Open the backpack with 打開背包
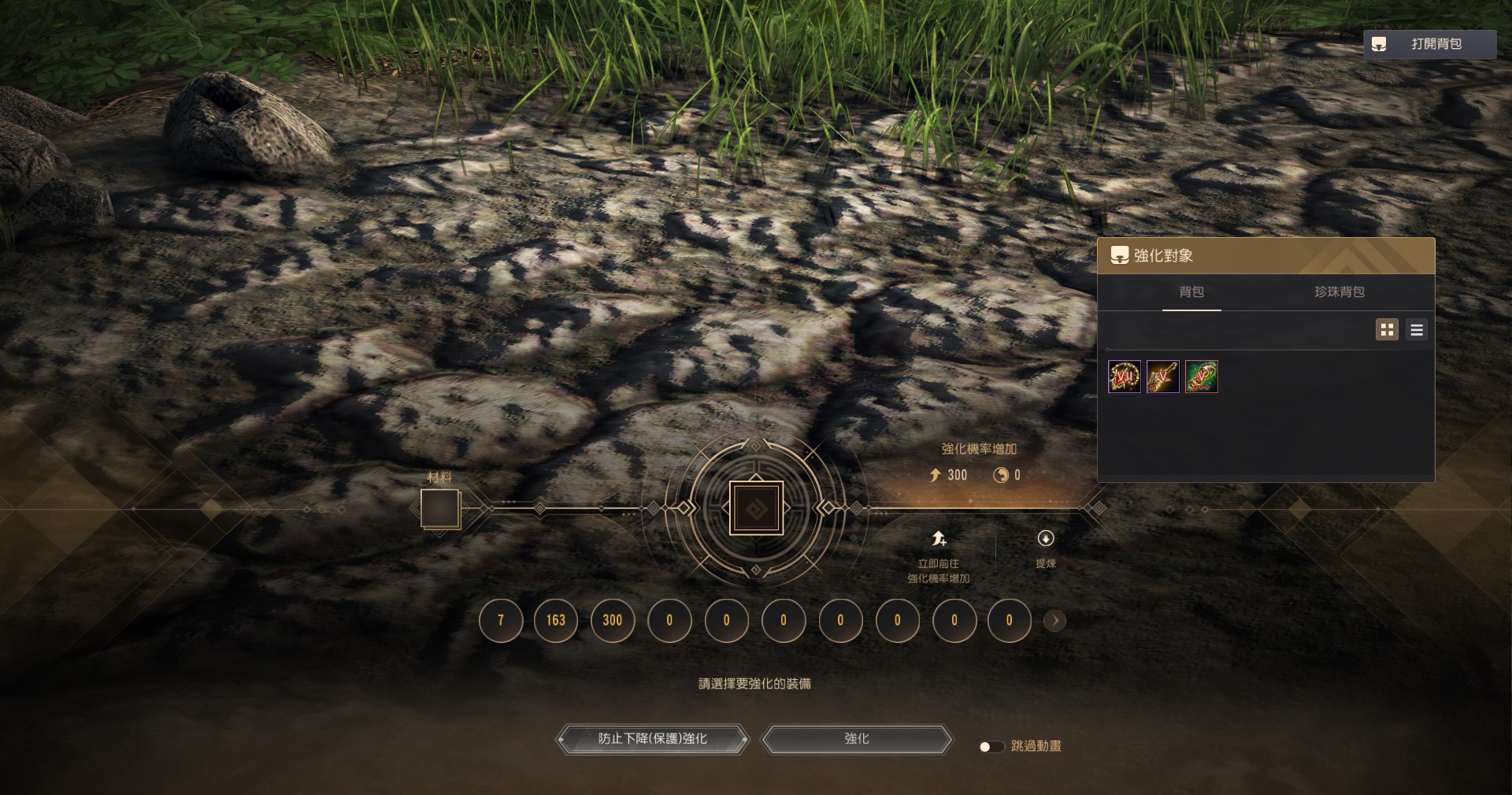 pyautogui.click(x=1429, y=44)
